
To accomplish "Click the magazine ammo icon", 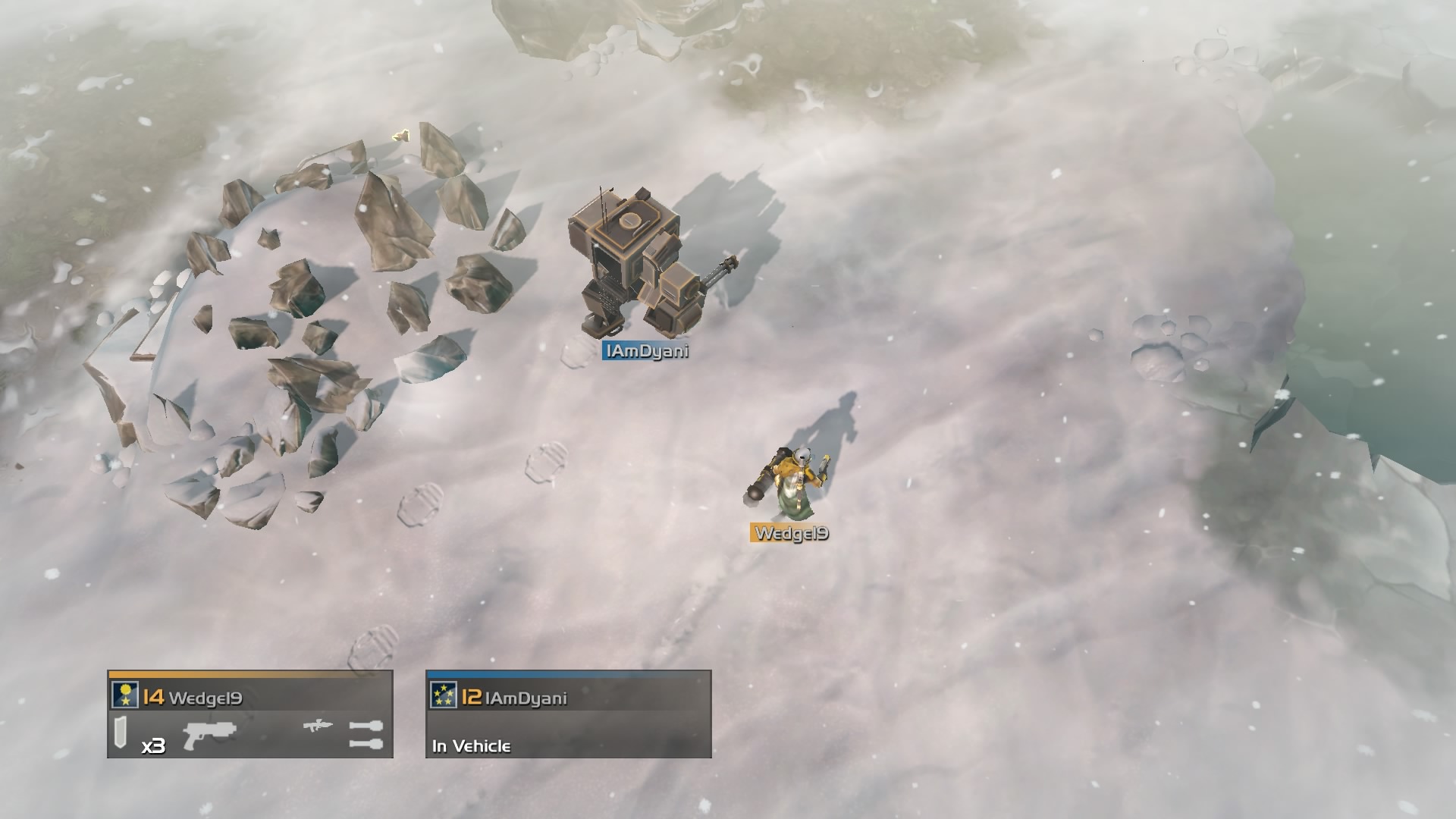I will [121, 733].
